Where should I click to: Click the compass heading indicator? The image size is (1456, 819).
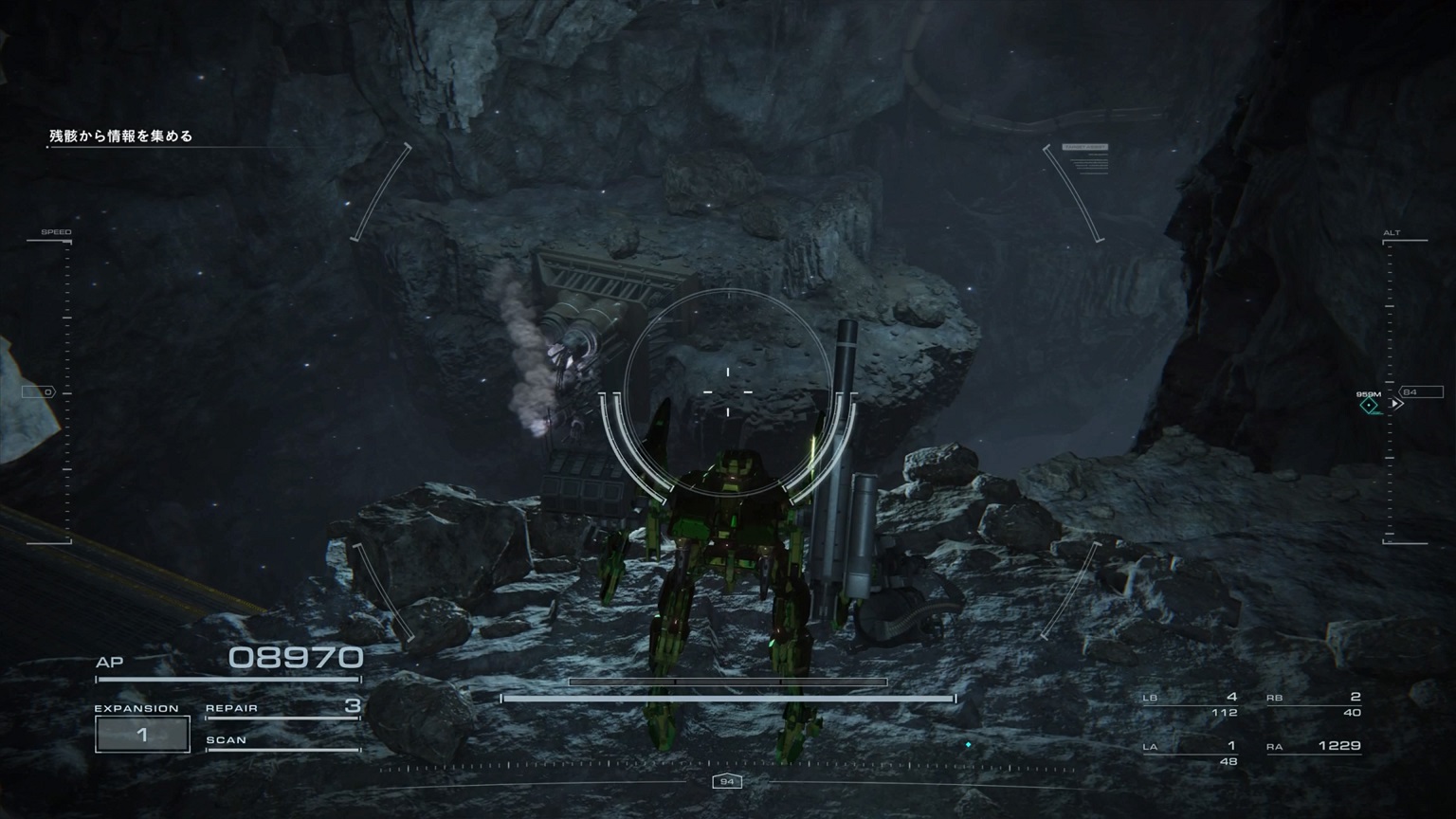[727, 781]
